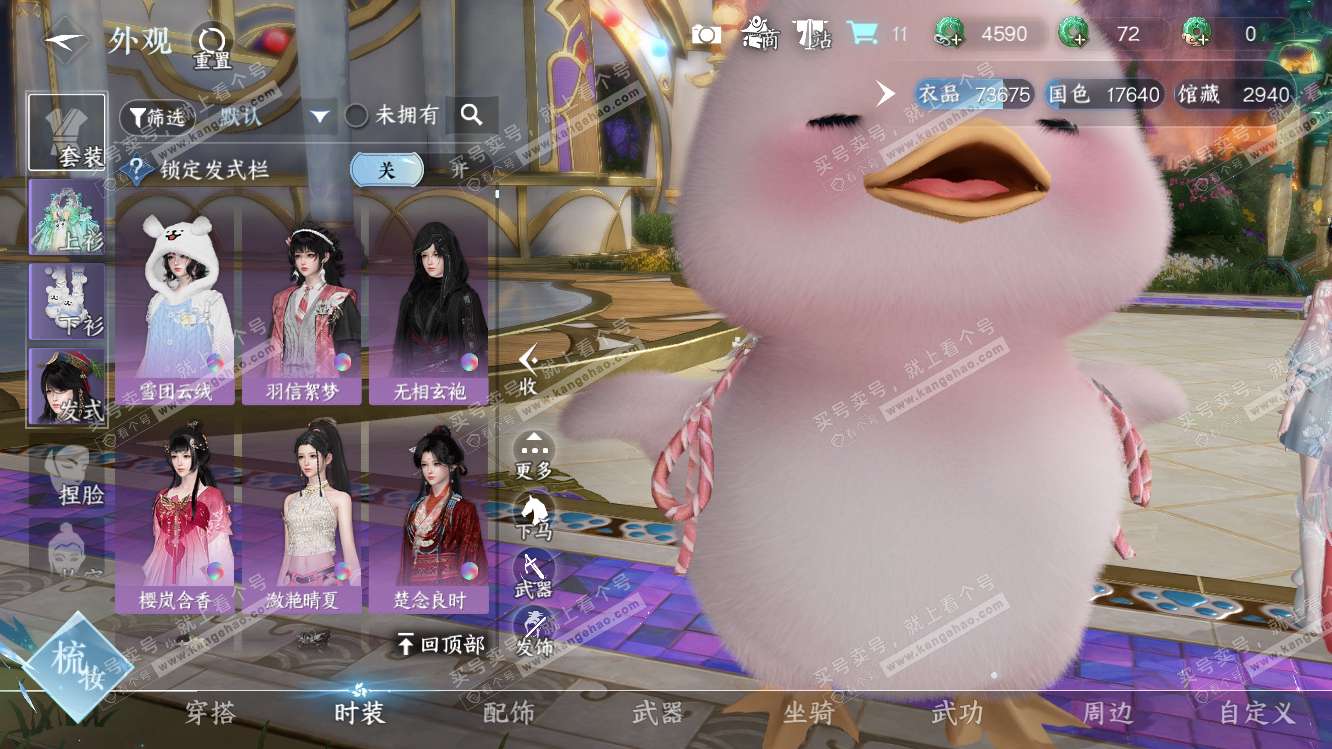Open the outfit search magnifier
This screenshot has width=1332, height=749.
(x=472, y=115)
